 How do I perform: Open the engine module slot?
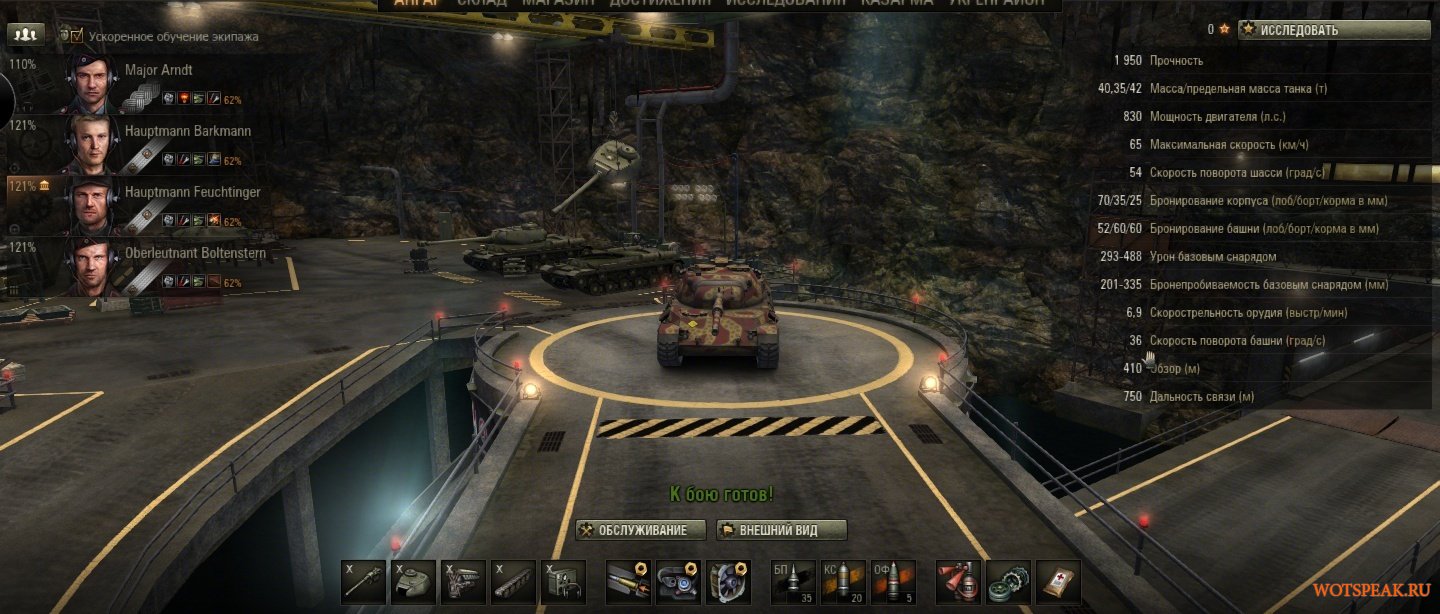463,581
